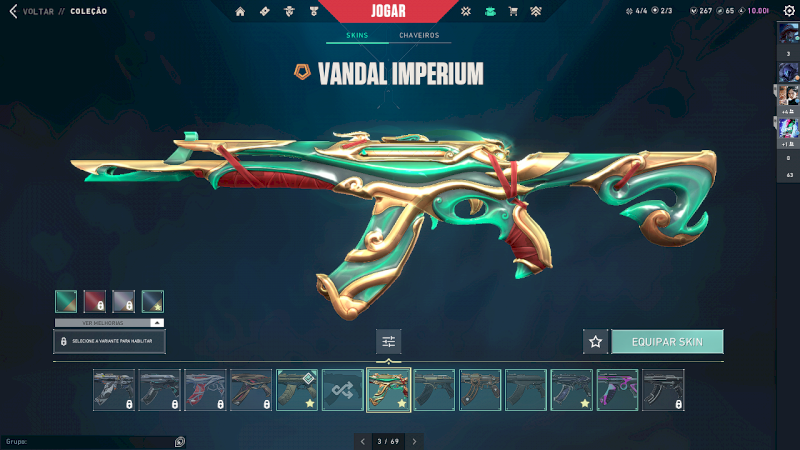
Task: Choose the locked red color variant
Action: click(x=95, y=301)
